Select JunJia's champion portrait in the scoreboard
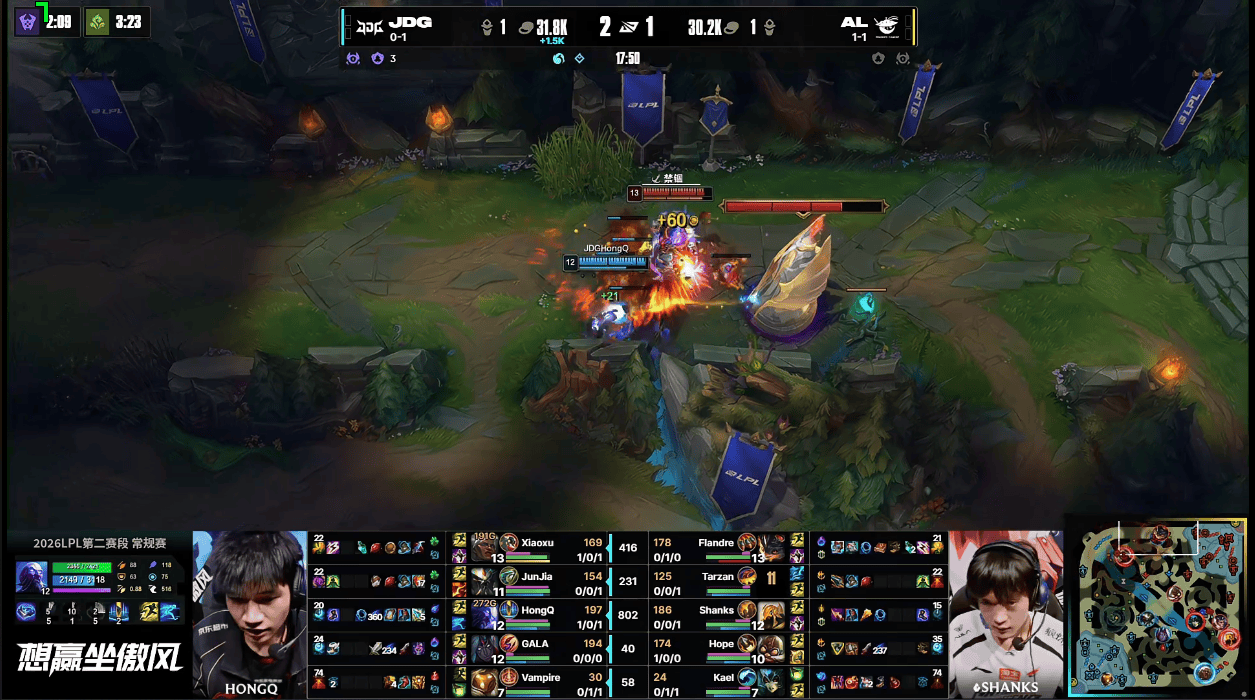The width and height of the screenshot is (1255, 700). pos(486,578)
